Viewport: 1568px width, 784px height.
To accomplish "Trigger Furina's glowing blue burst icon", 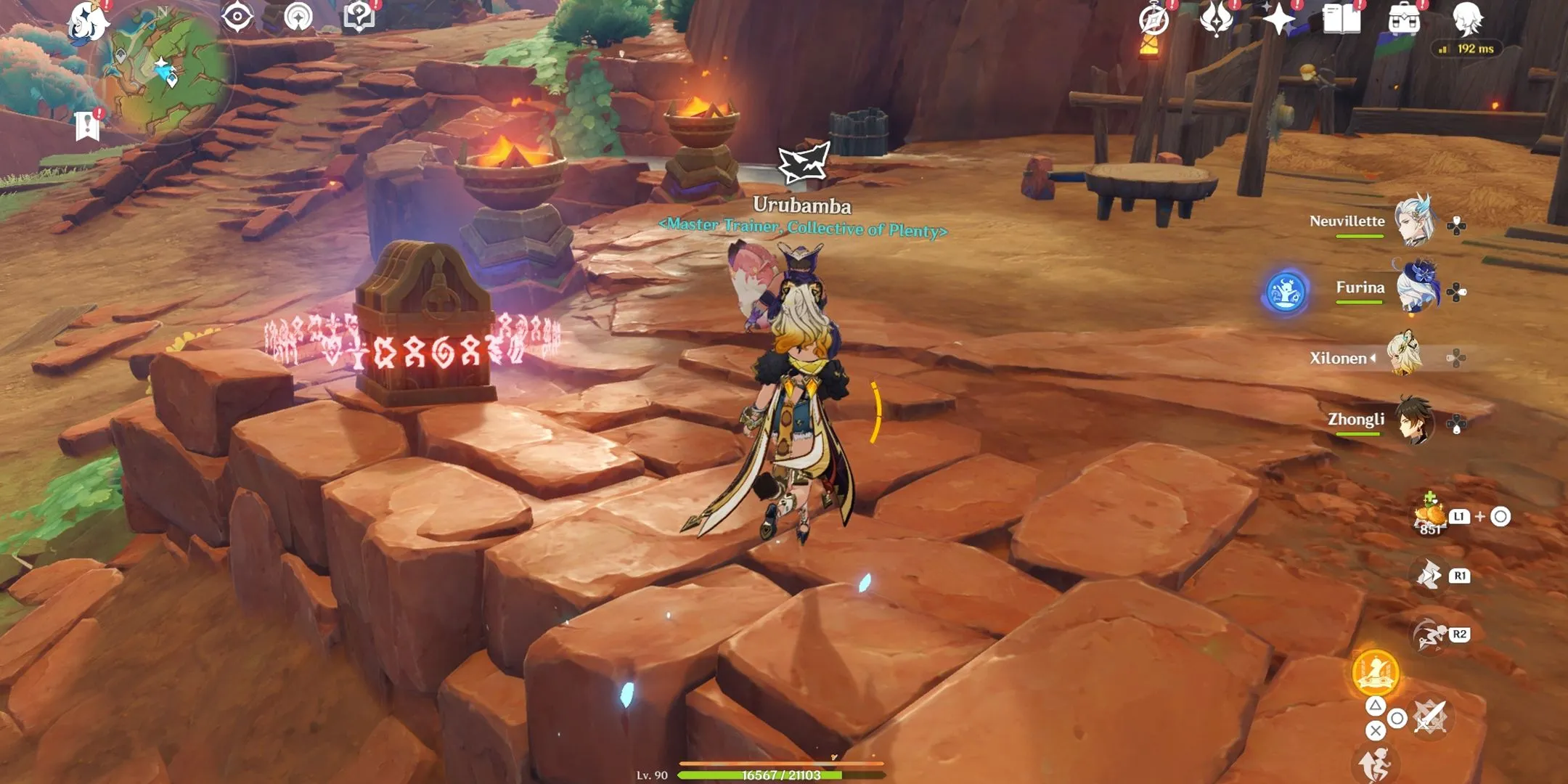I will pyautogui.click(x=1286, y=292).
